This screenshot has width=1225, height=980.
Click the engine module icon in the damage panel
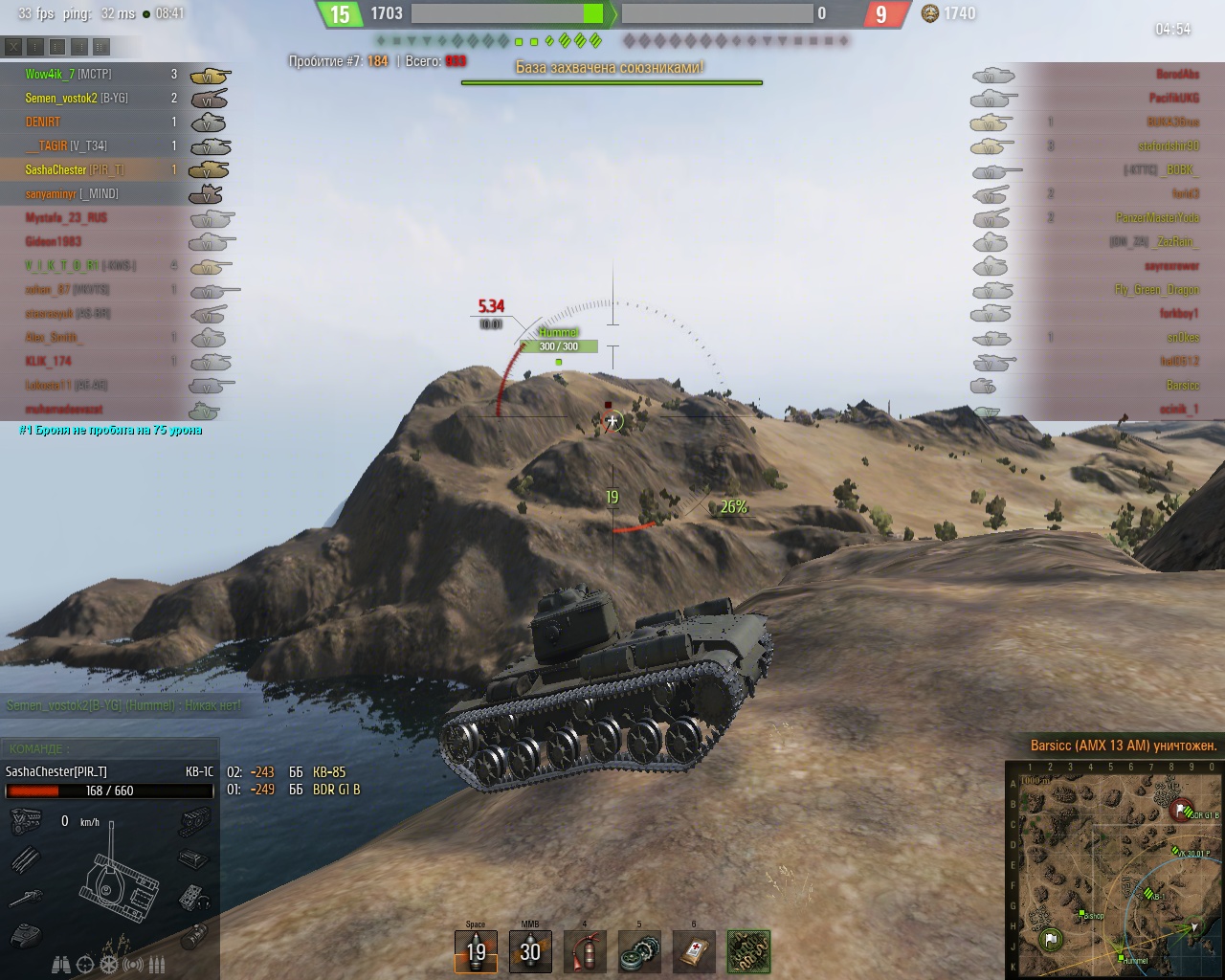pos(24,821)
